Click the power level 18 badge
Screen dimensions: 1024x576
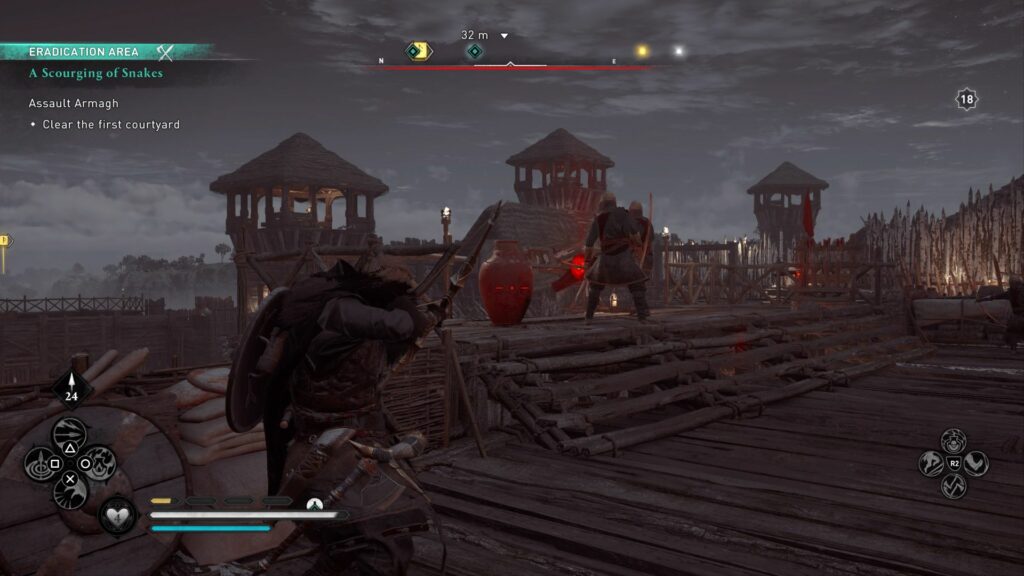[x=966, y=99]
